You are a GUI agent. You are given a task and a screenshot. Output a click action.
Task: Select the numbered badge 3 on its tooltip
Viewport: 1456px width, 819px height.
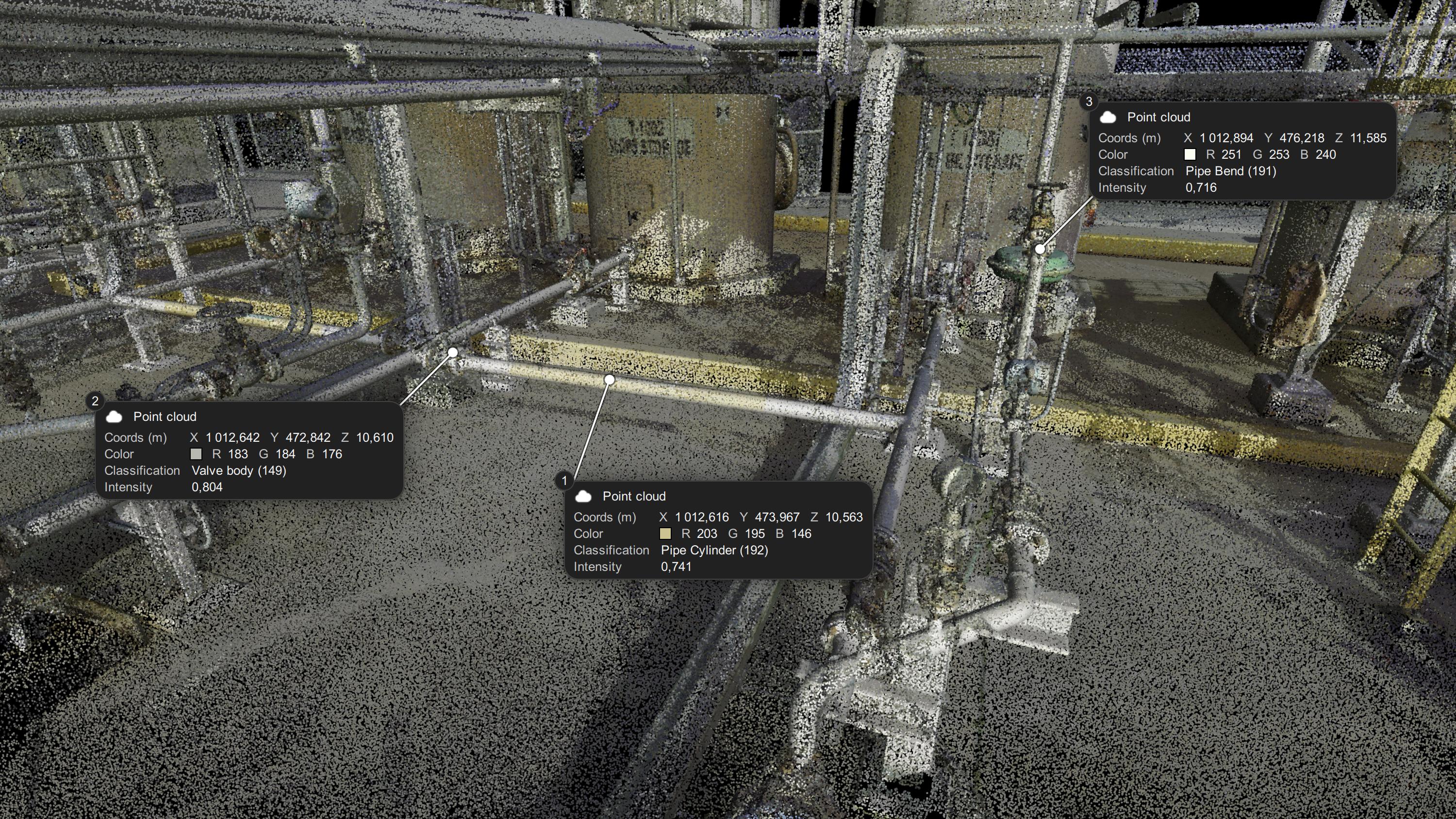click(x=1090, y=103)
